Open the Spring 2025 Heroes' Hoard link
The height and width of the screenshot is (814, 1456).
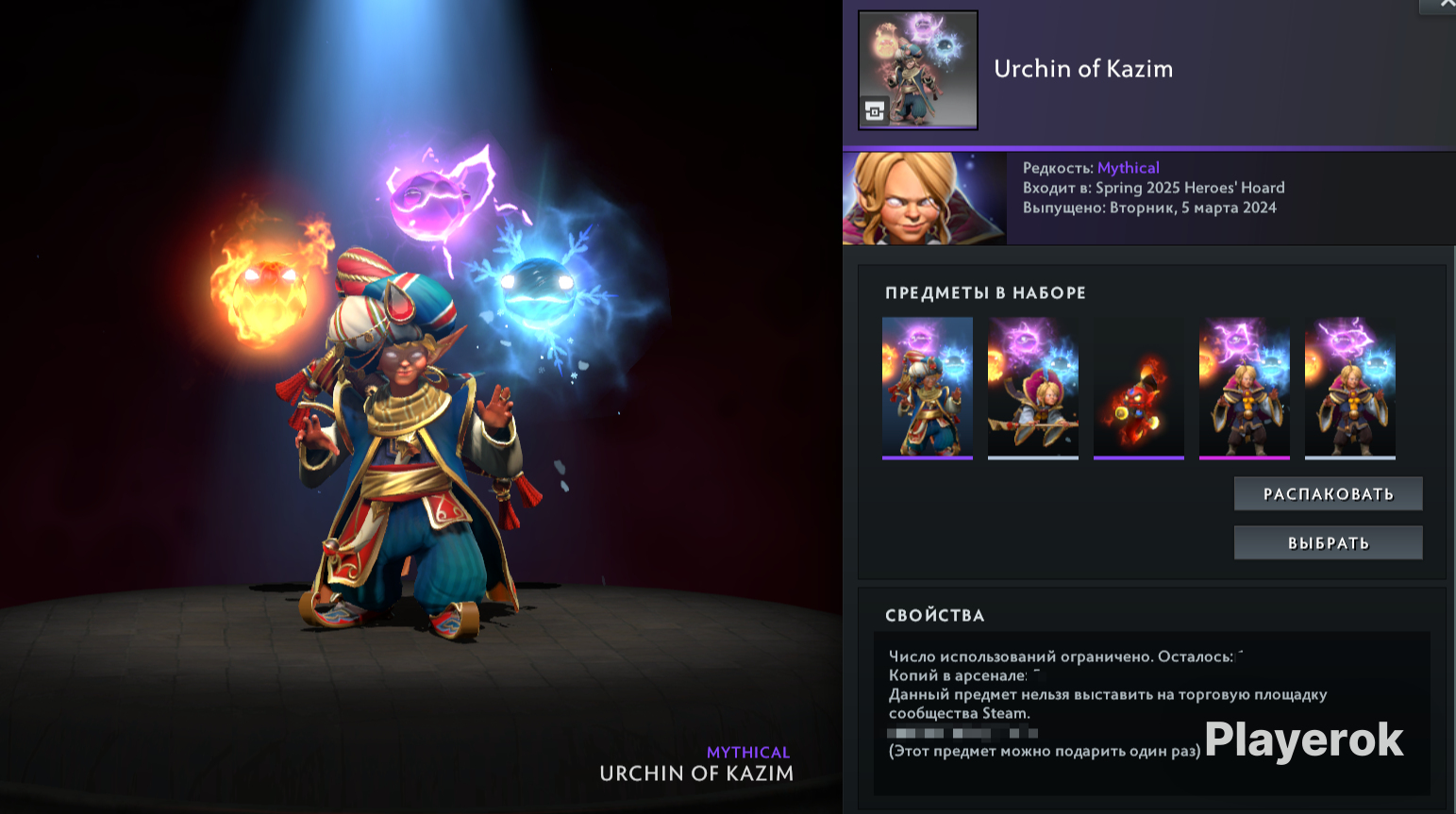point(1190,188)
